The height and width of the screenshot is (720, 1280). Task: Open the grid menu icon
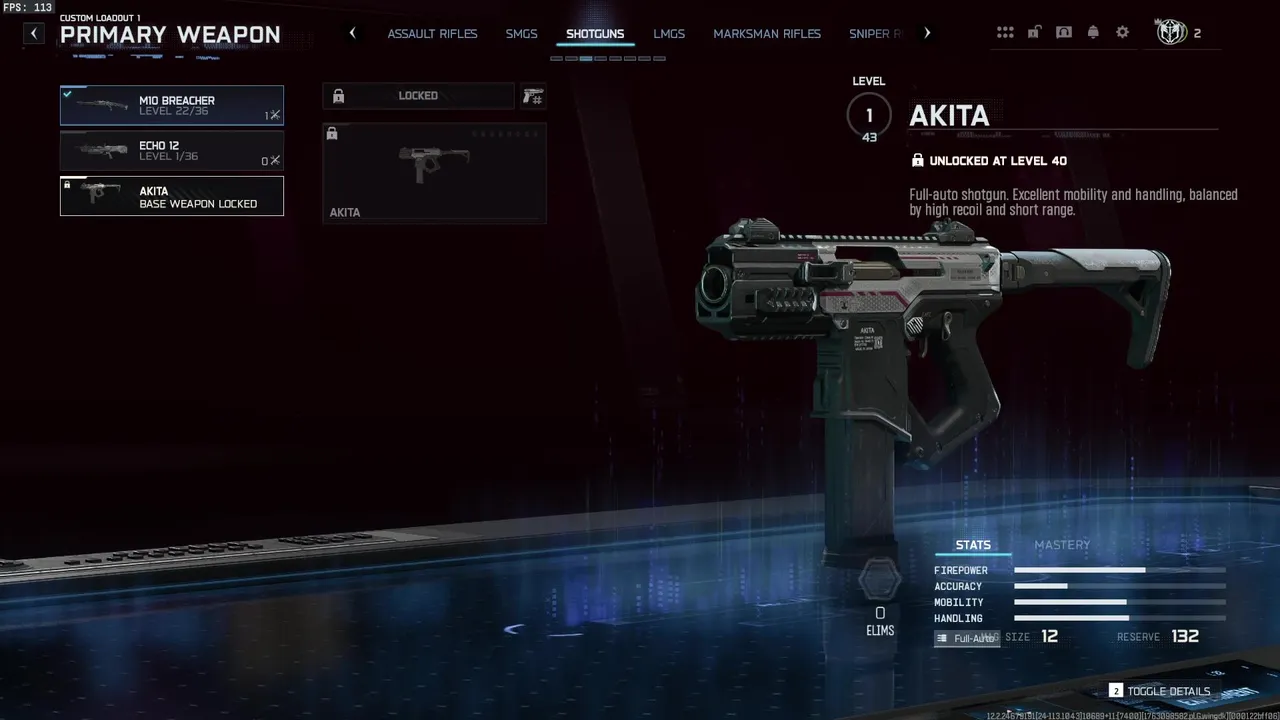tap(1005, 33)
